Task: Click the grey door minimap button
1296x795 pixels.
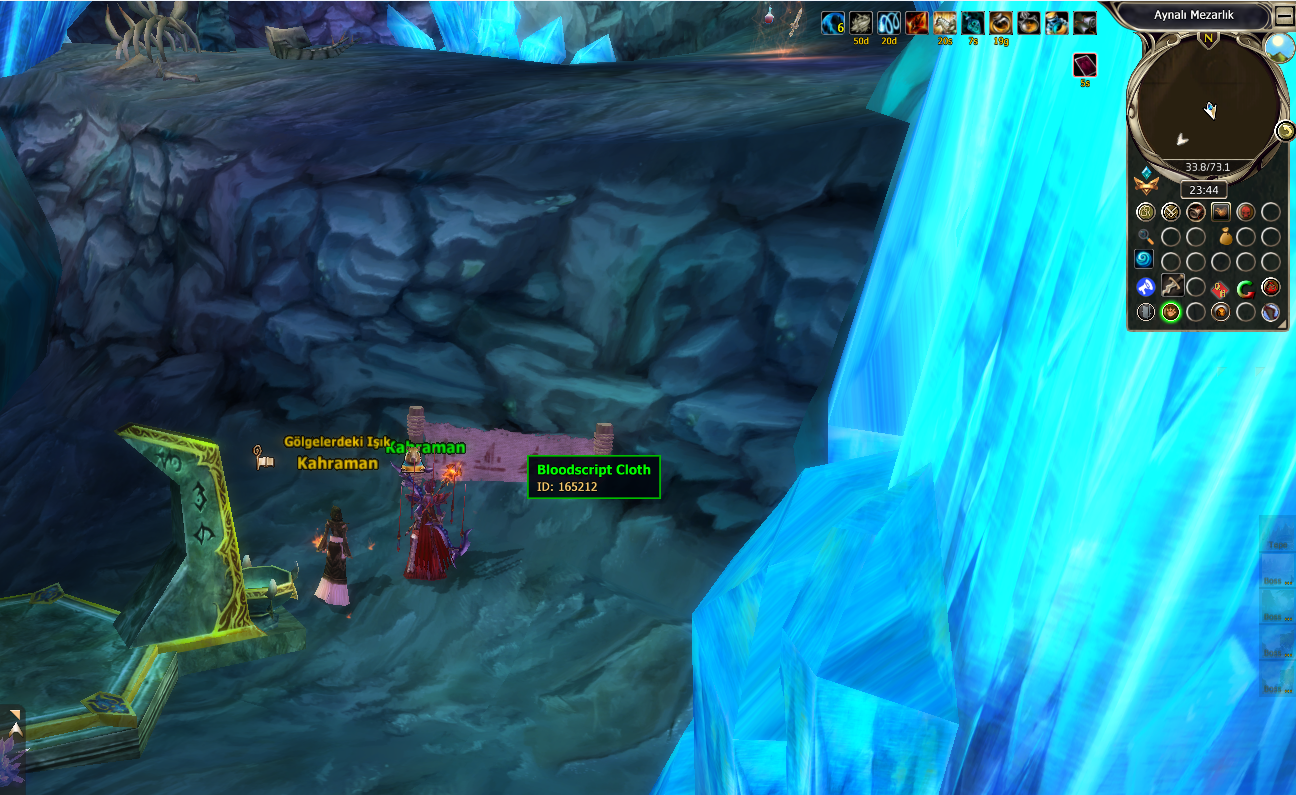Action: pos(1146,313)
